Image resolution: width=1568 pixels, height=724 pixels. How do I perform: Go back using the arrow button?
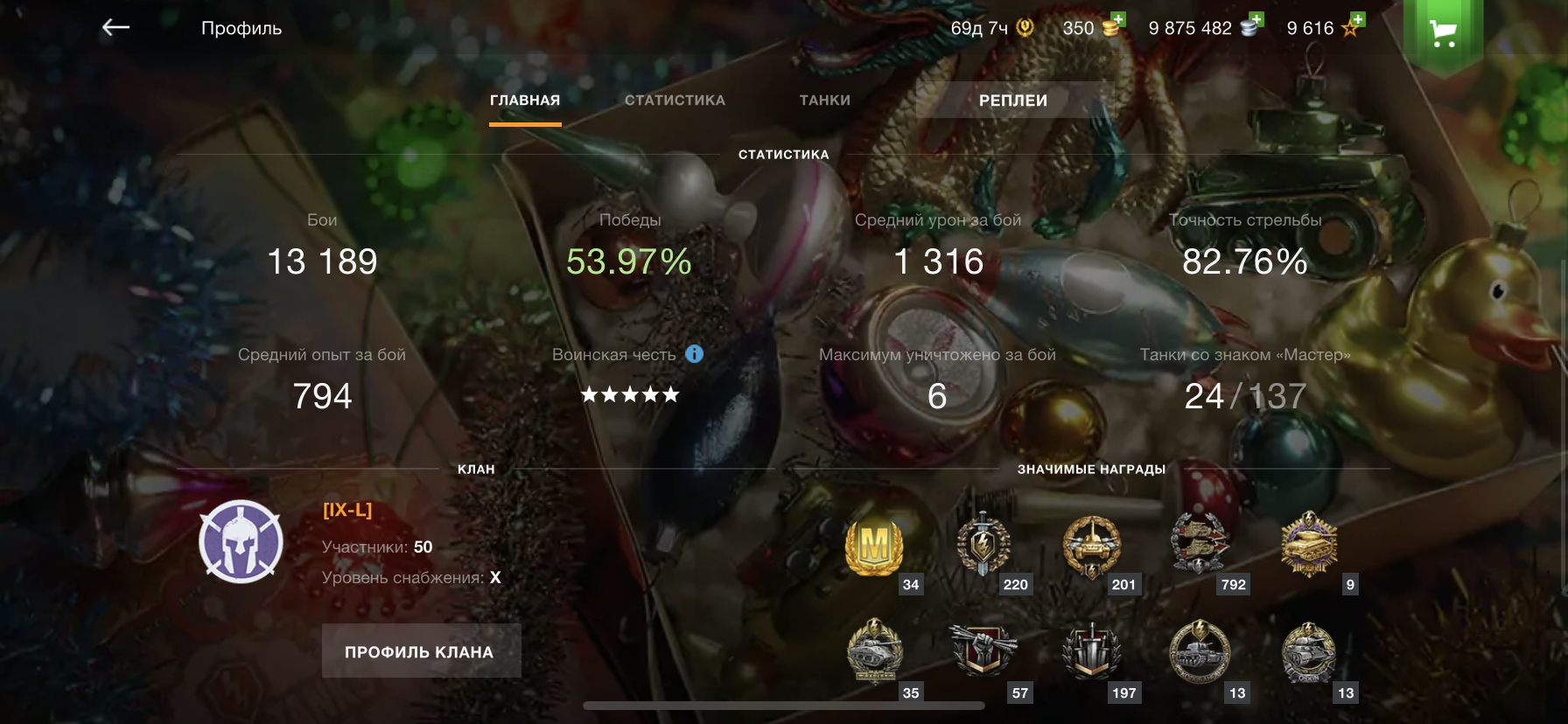pyautogui.click(x=115, y=28)
